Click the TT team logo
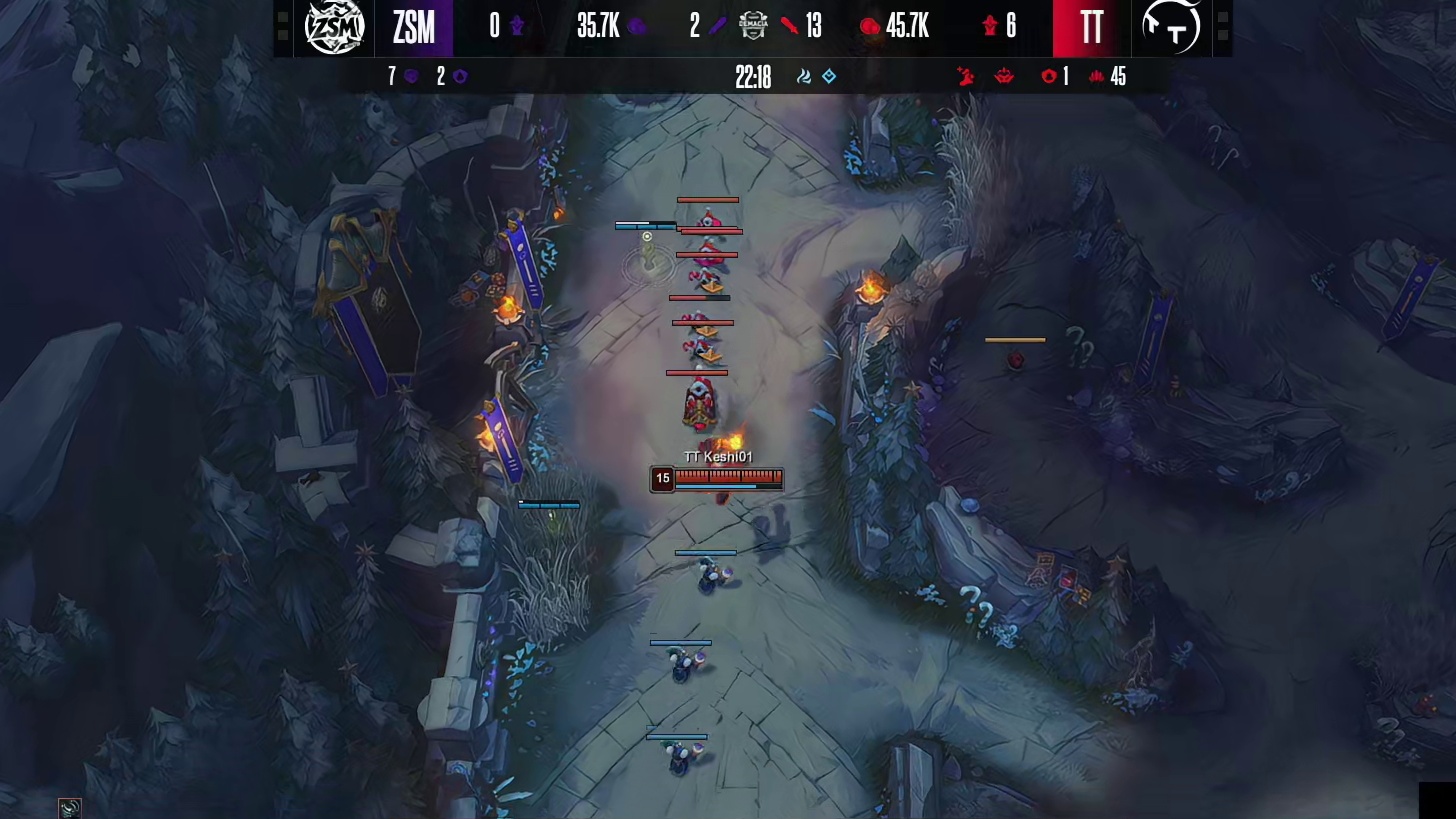 click(x=1171, y=27)
